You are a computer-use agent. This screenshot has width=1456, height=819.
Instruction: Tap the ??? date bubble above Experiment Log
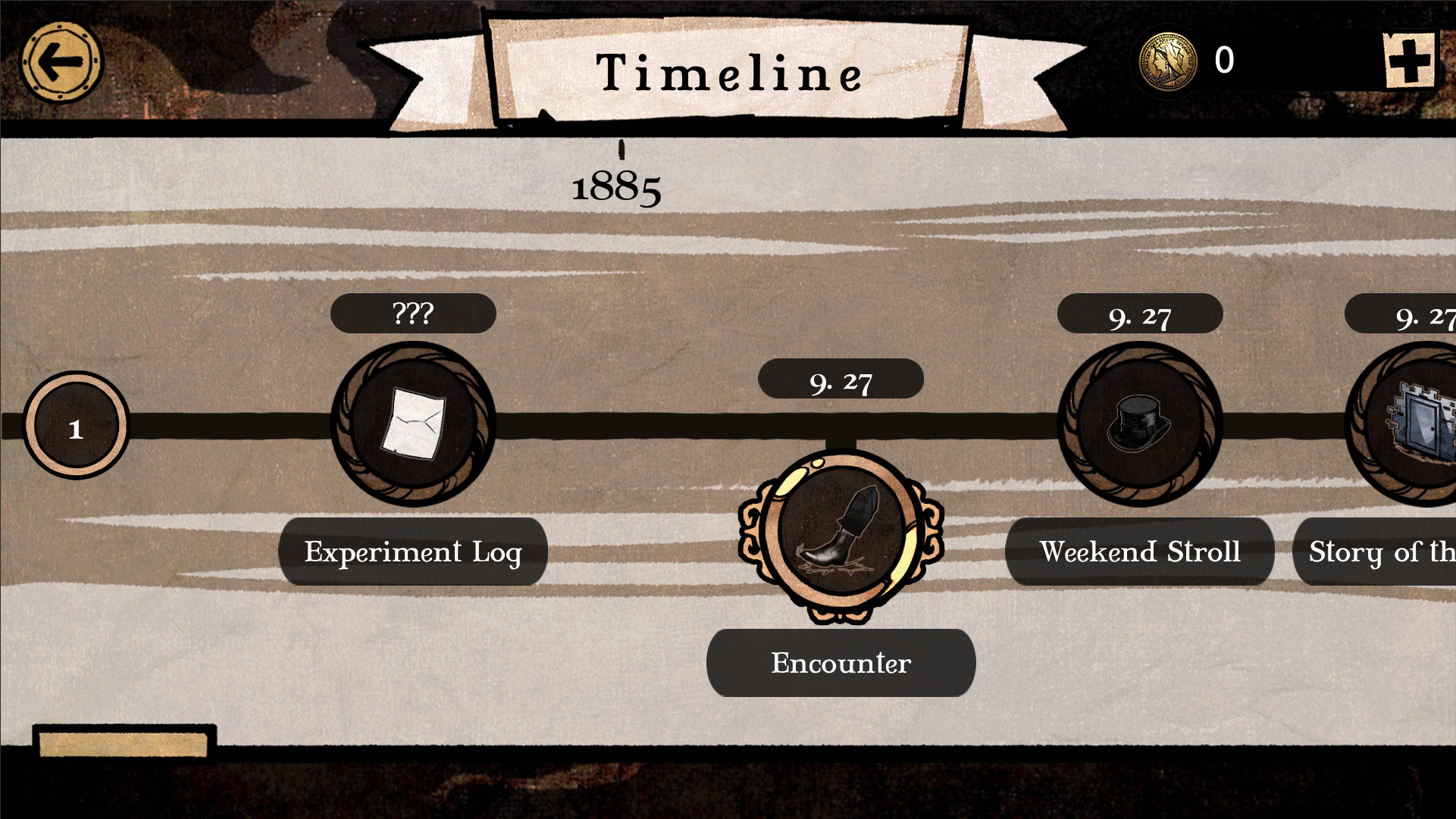tap(412, 312)
